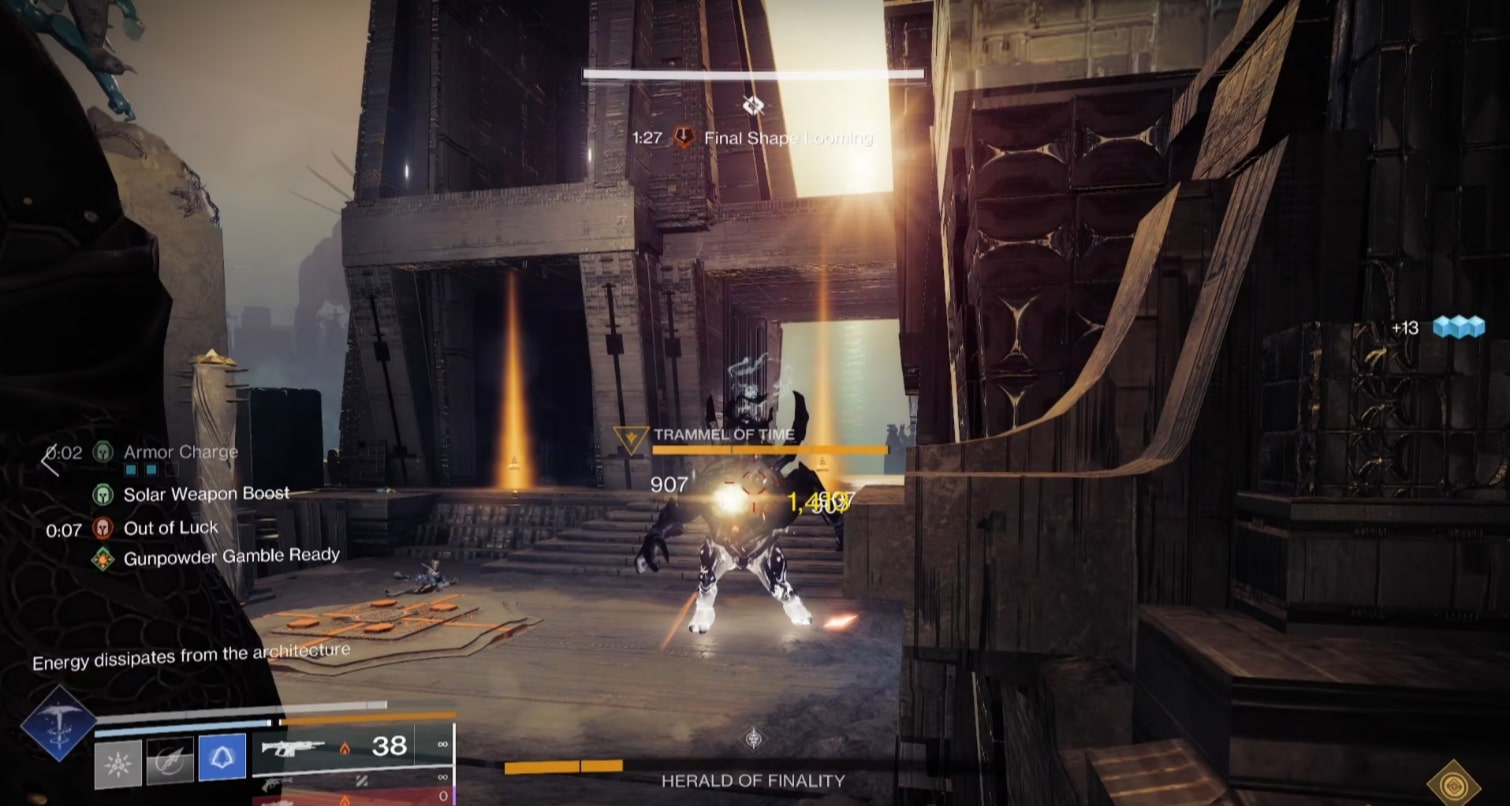Image resolution: width=1510 pixels, height=806 pixels.
Task: Click the Final Shape Looming debuff icon
Action: pos(684,138)
